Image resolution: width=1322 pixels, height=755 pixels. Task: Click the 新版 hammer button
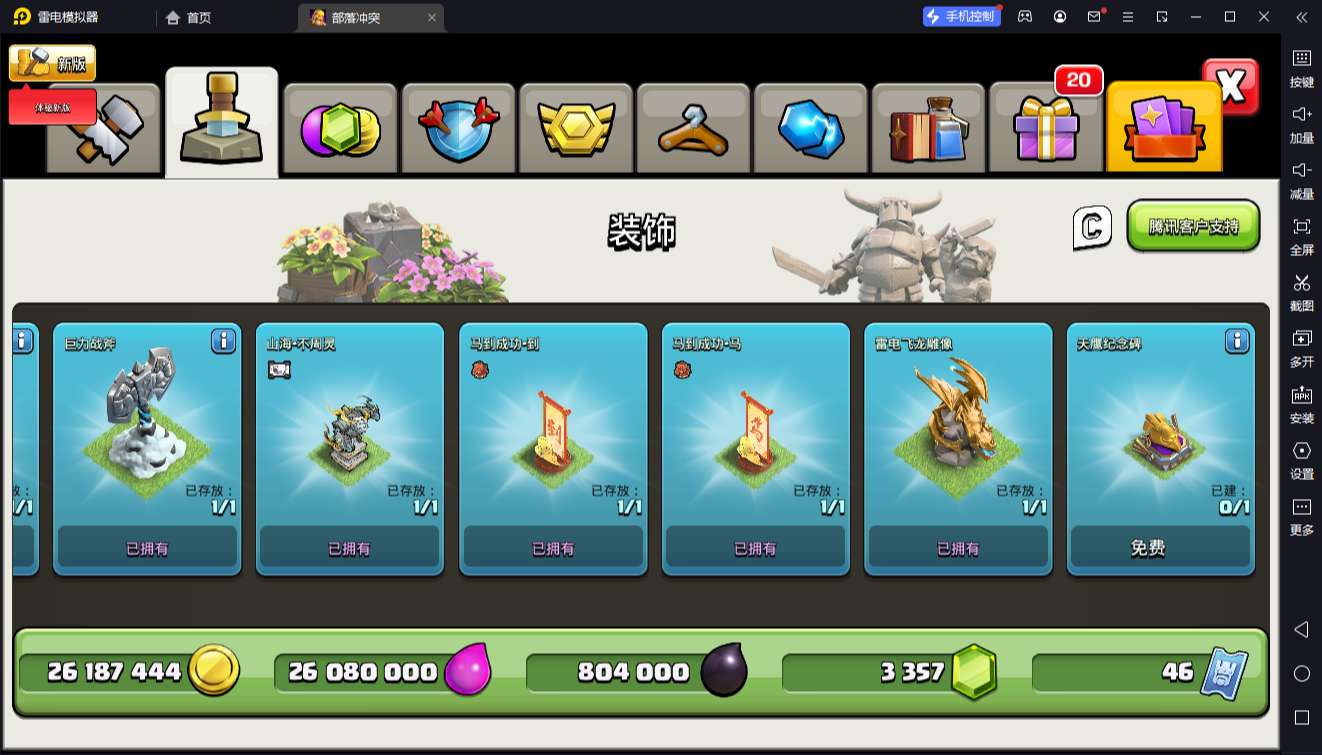pos(52,63)
